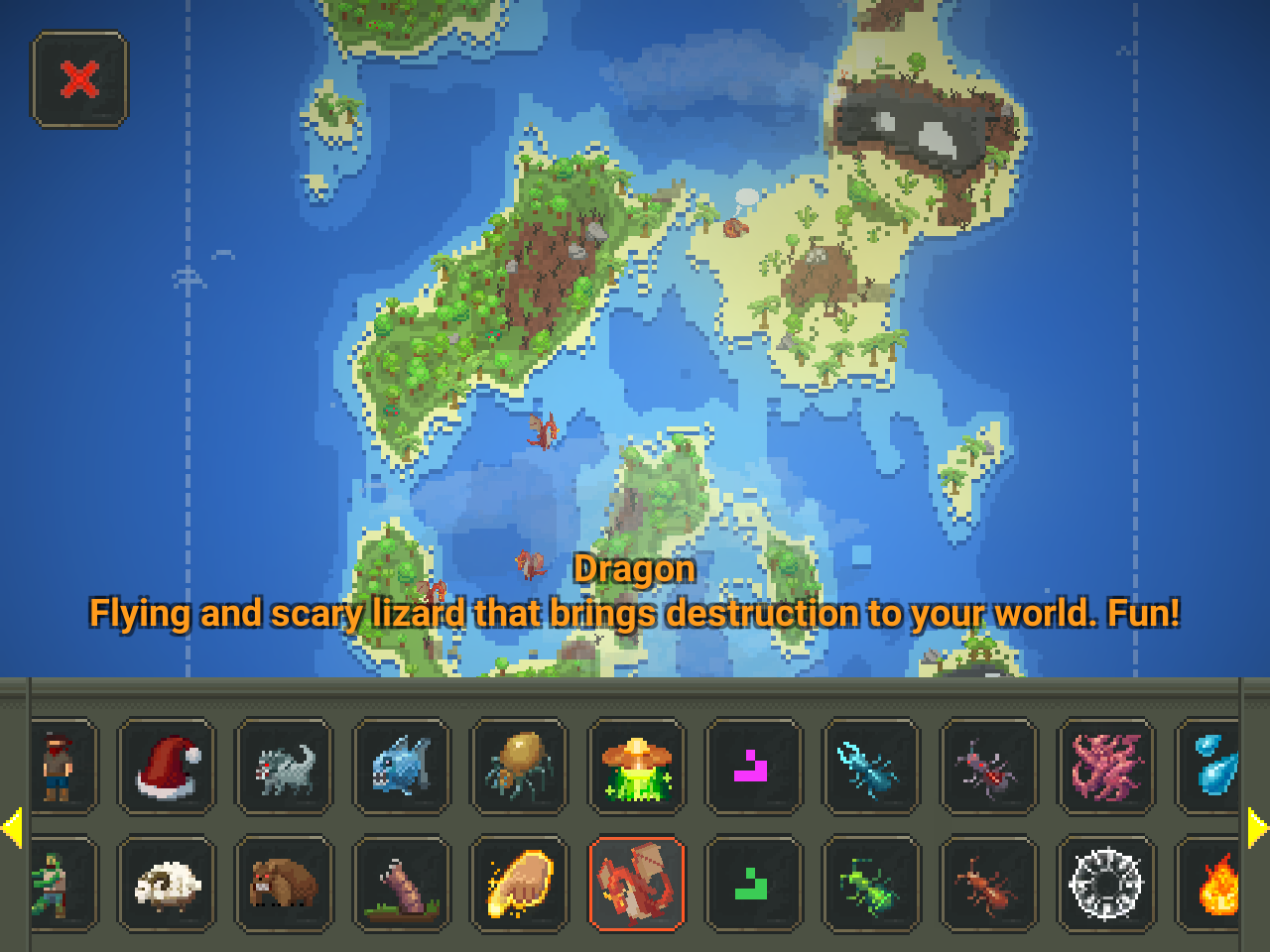Select the Santa hat item

click(x=166, y=767)
